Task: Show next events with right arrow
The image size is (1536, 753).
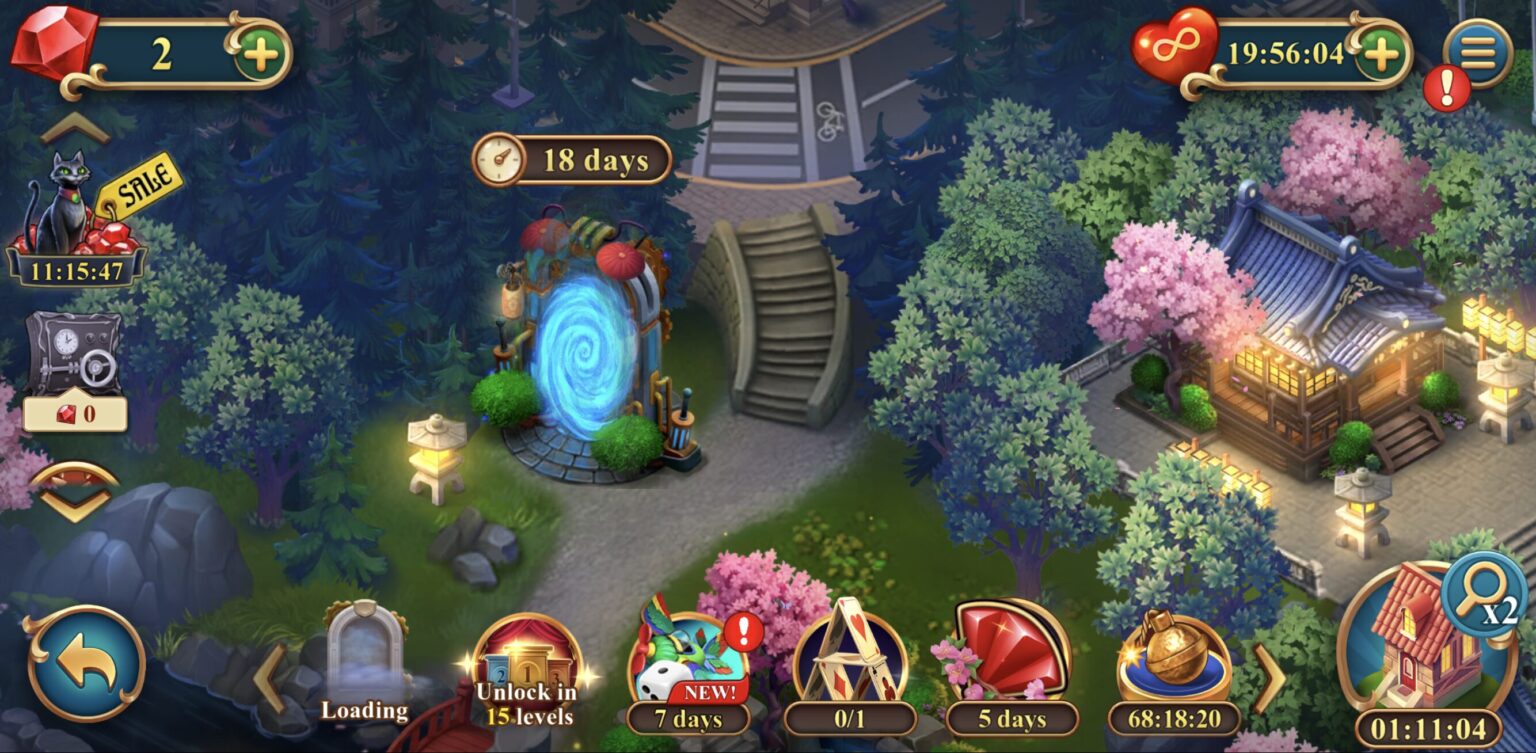Action: [x=1269, y=678]
